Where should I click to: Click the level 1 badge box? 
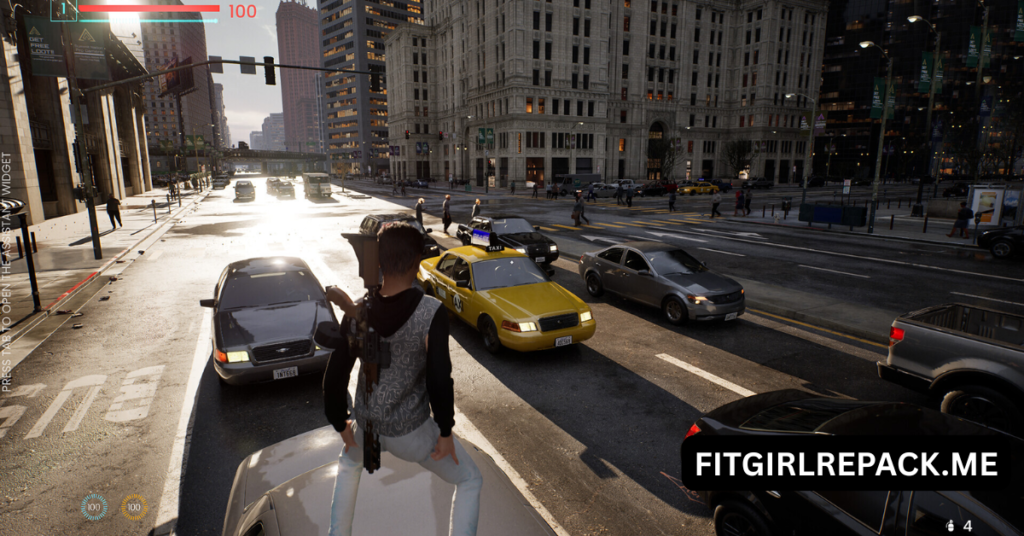pos(64,10)
